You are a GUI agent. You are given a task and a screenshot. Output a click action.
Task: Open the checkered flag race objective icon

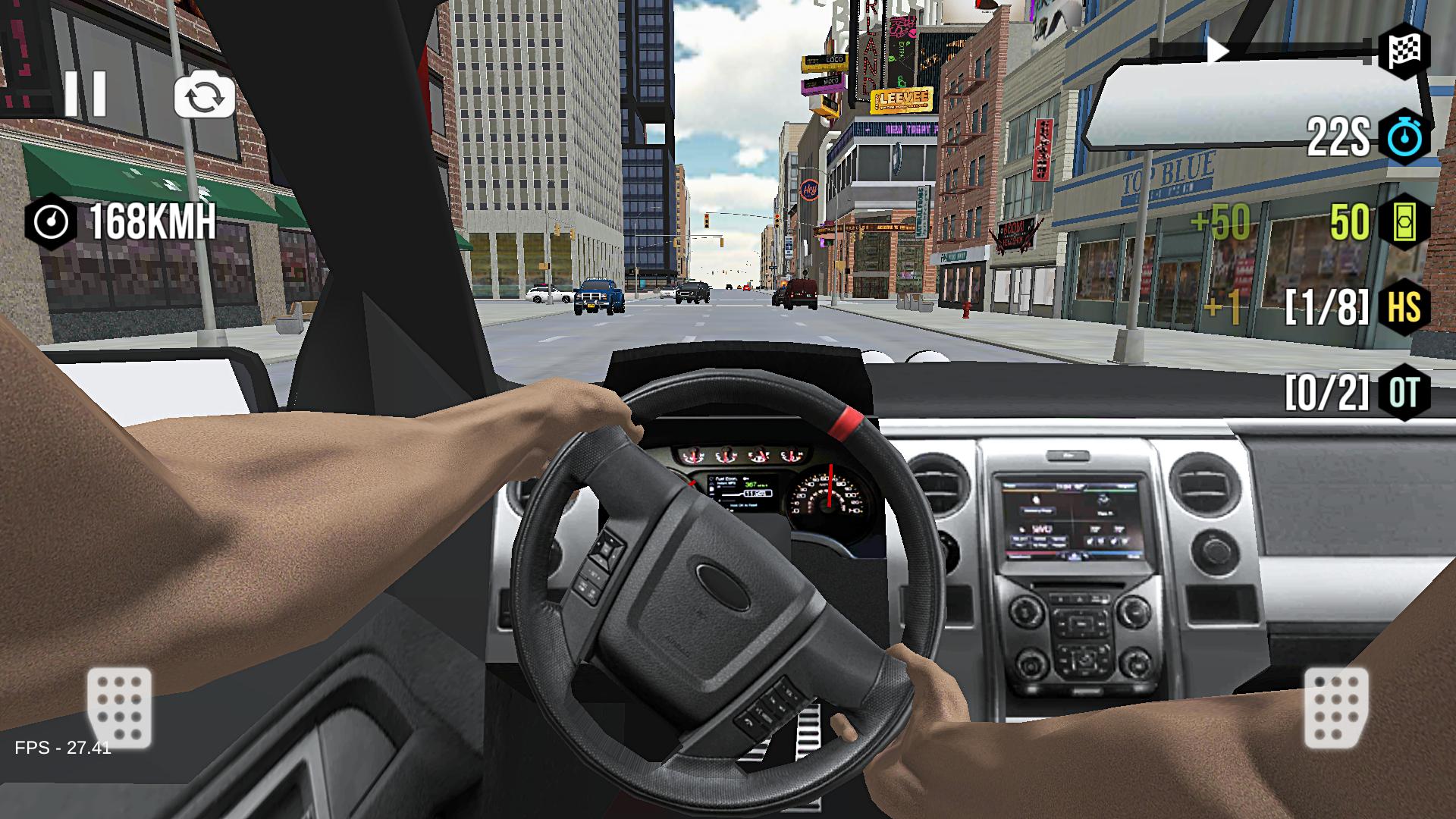(x=1405, y=50)
